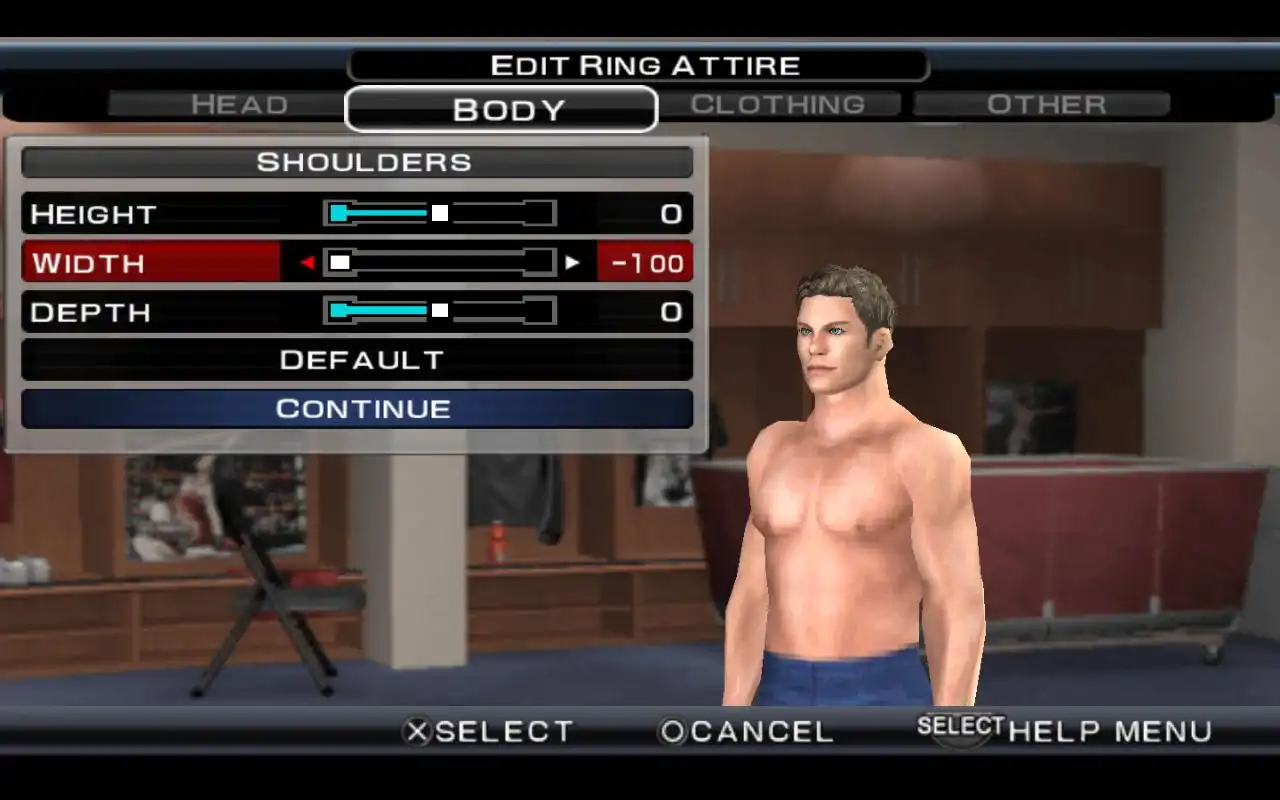Decrease Width with the red left arrow
This screenshot has width=1280, height=800.
(308, 263)
